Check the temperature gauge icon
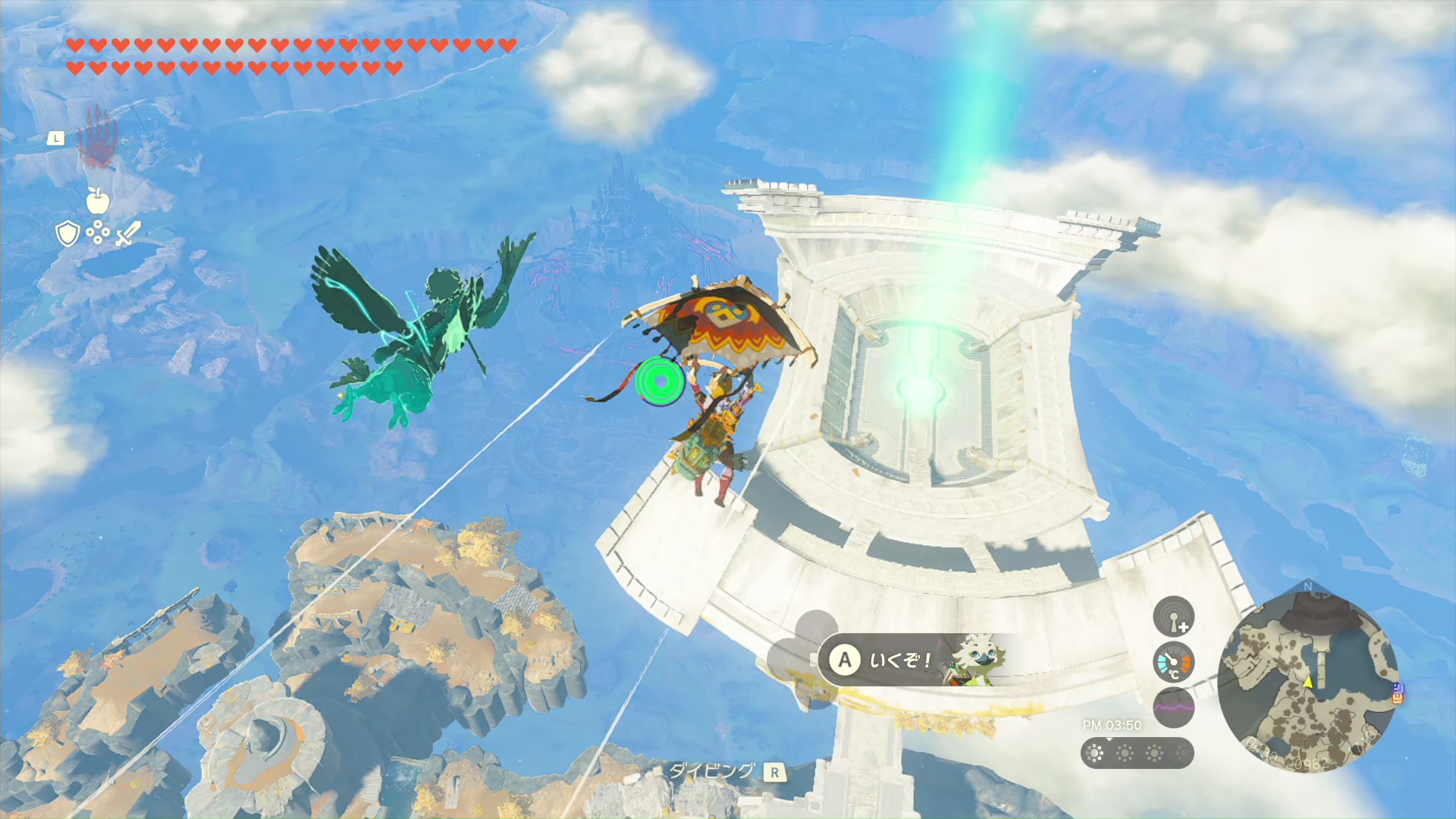Image resolution: width=1456 pixels, height=819 pixels. click(1173, 663)
